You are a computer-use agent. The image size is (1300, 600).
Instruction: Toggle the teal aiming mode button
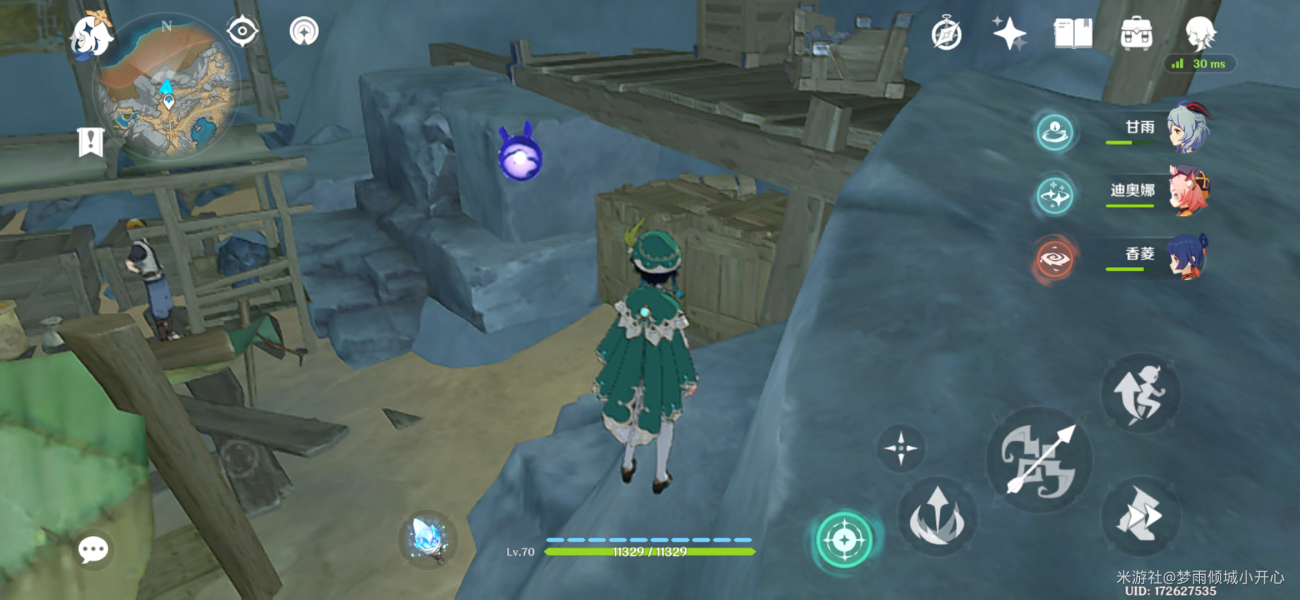tap(843, 541)
